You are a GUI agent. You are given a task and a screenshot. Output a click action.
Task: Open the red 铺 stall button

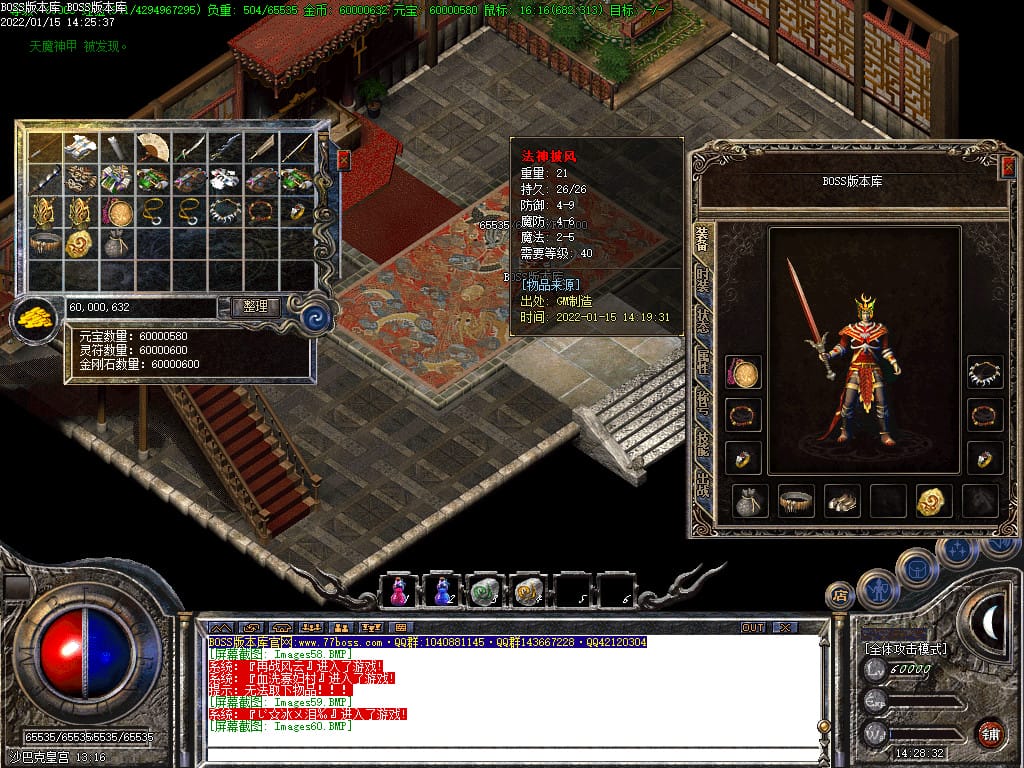pos(990,732)
